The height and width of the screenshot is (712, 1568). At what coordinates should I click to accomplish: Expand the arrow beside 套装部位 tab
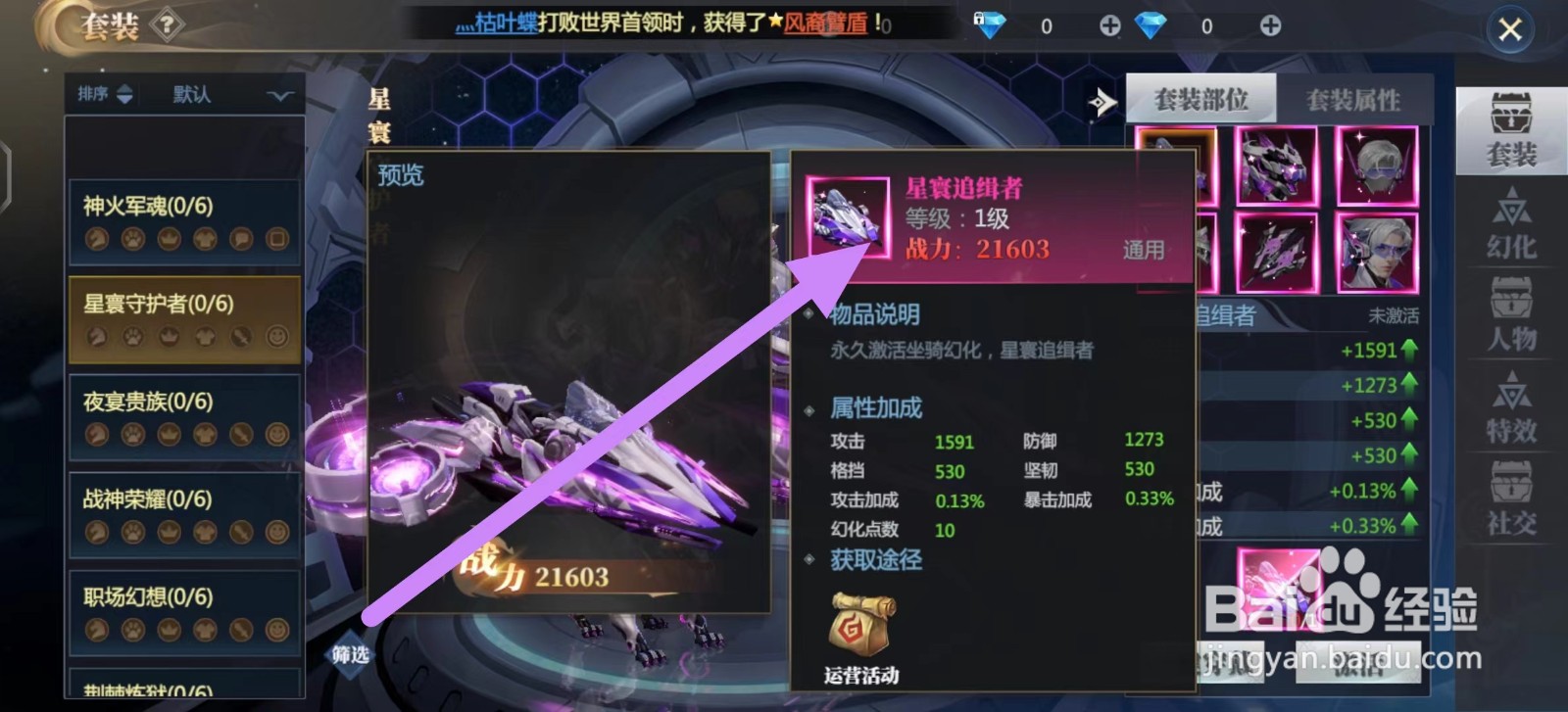(x=1102, y=101)
